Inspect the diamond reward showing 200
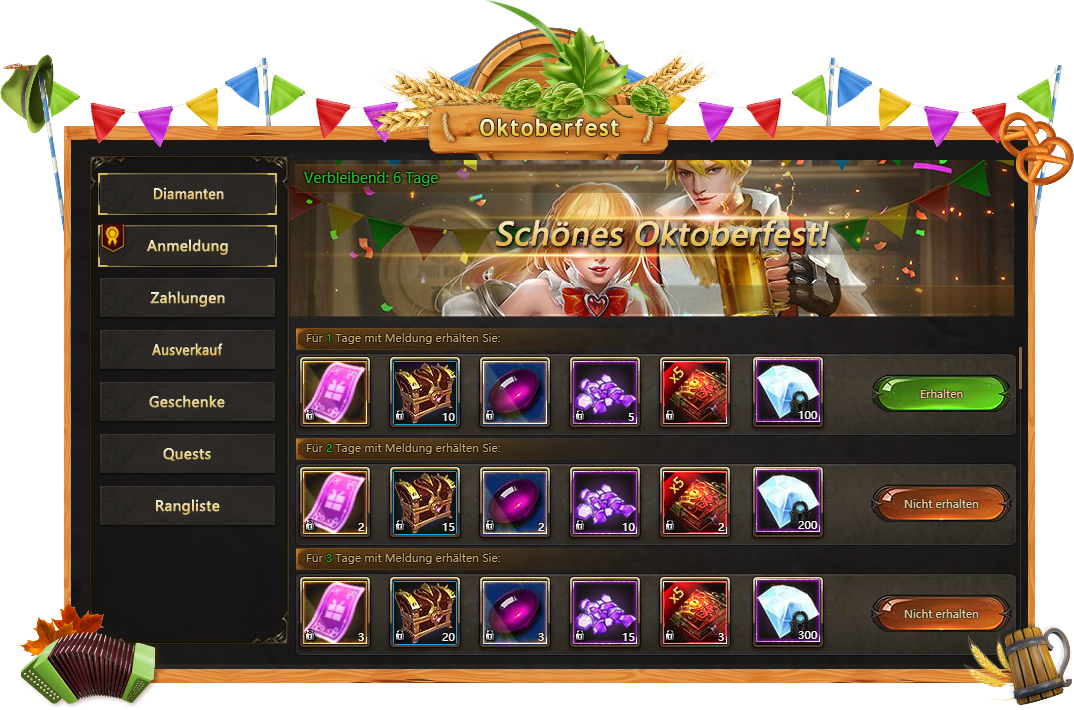1074x710 pixels. 787,502
